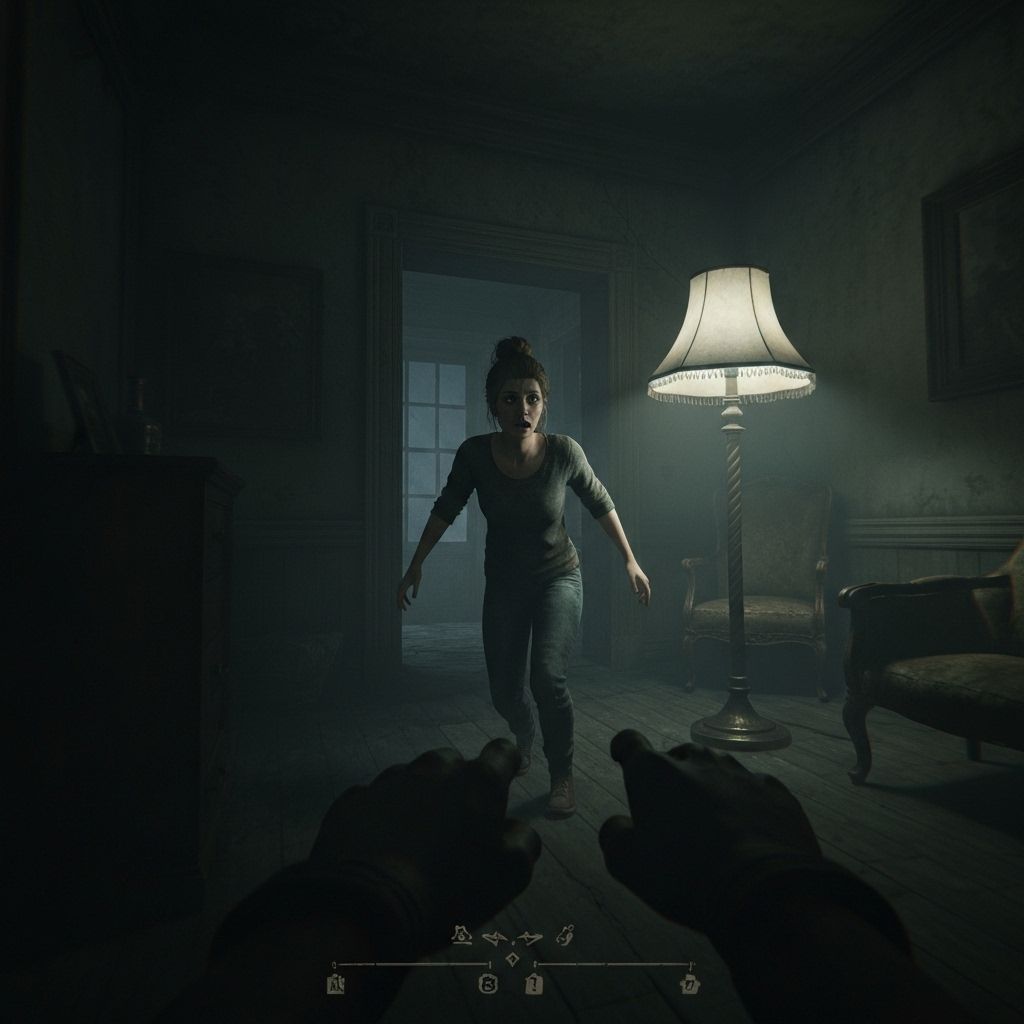Click the winged bat-shaped center icon
Viewport: 1024px width, 1024px height.
512,938
